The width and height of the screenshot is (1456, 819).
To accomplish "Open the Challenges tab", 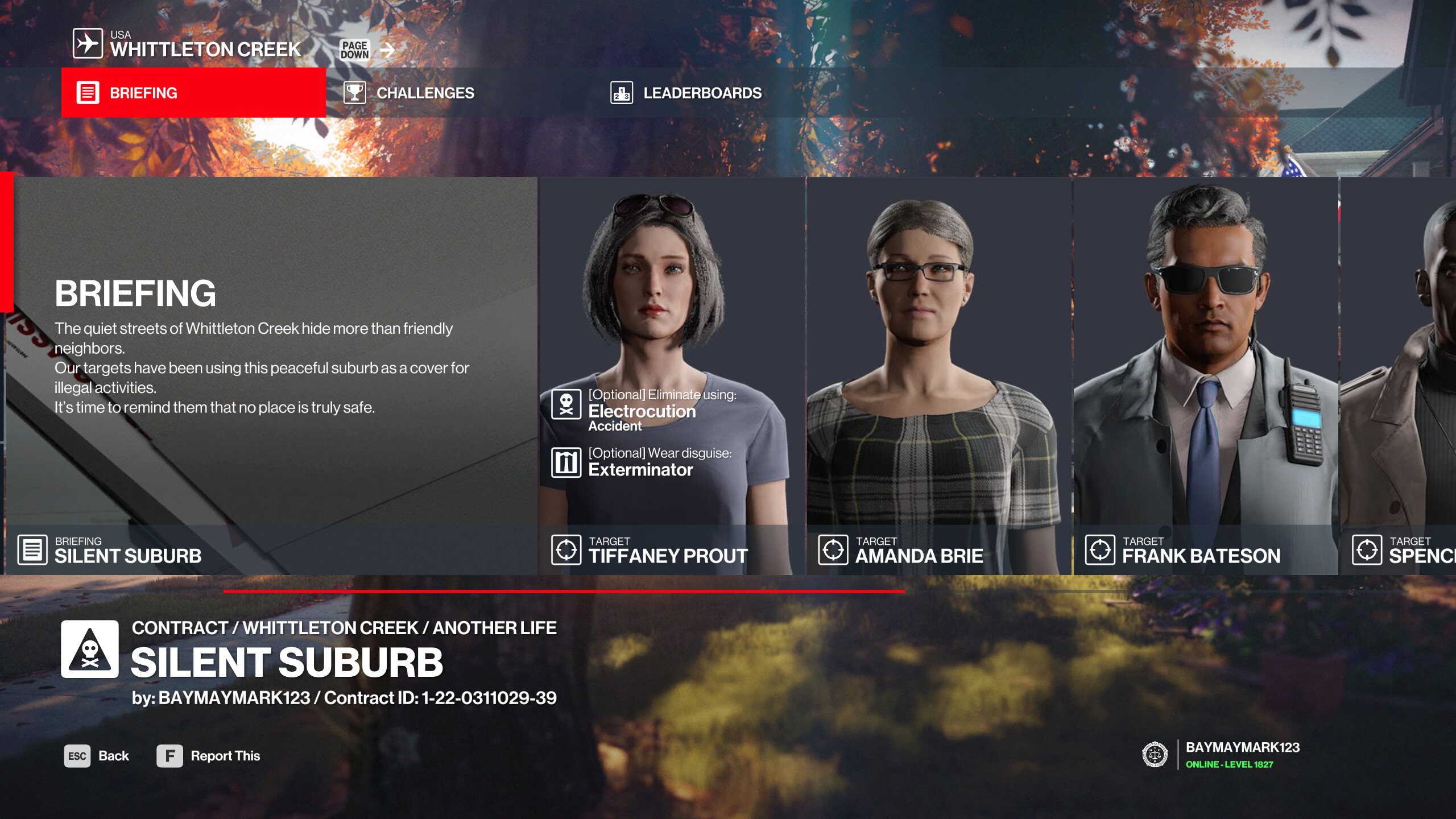I will 424,93.
